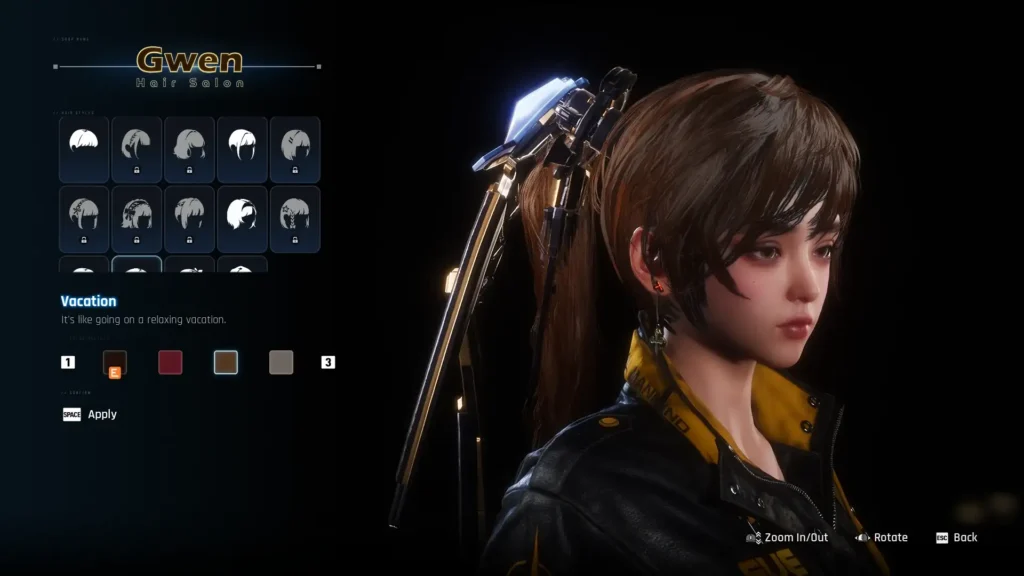1024x576 pixels.
Task: Apply the selected hairstyle
Action: click(90, 414)
